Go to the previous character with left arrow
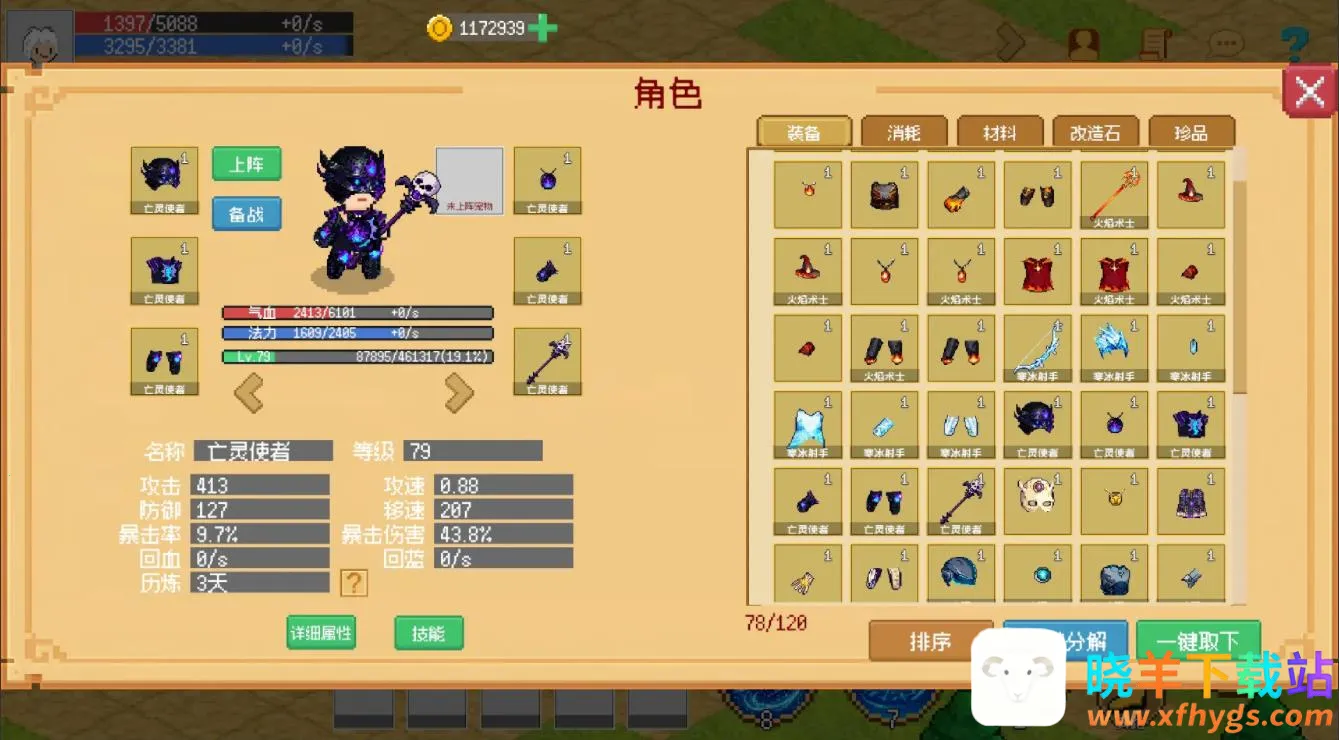The image size is (1339, 740). pos(248,393)
